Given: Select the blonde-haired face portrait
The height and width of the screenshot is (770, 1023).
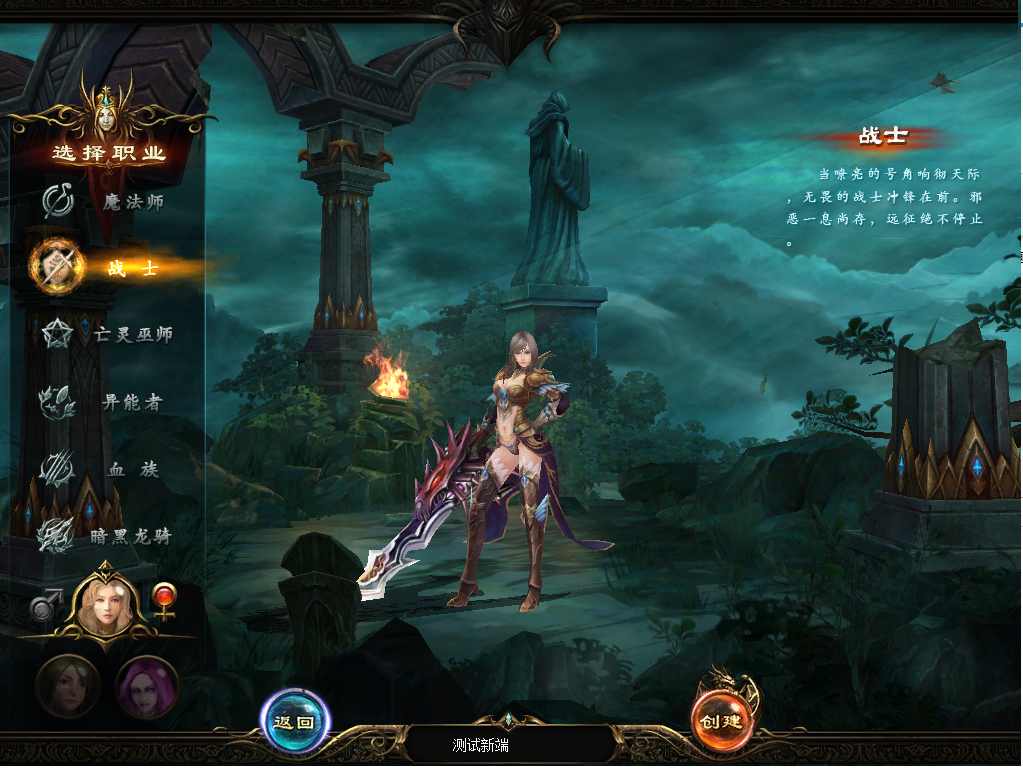Looking at the screenshot, I should 104,604.
